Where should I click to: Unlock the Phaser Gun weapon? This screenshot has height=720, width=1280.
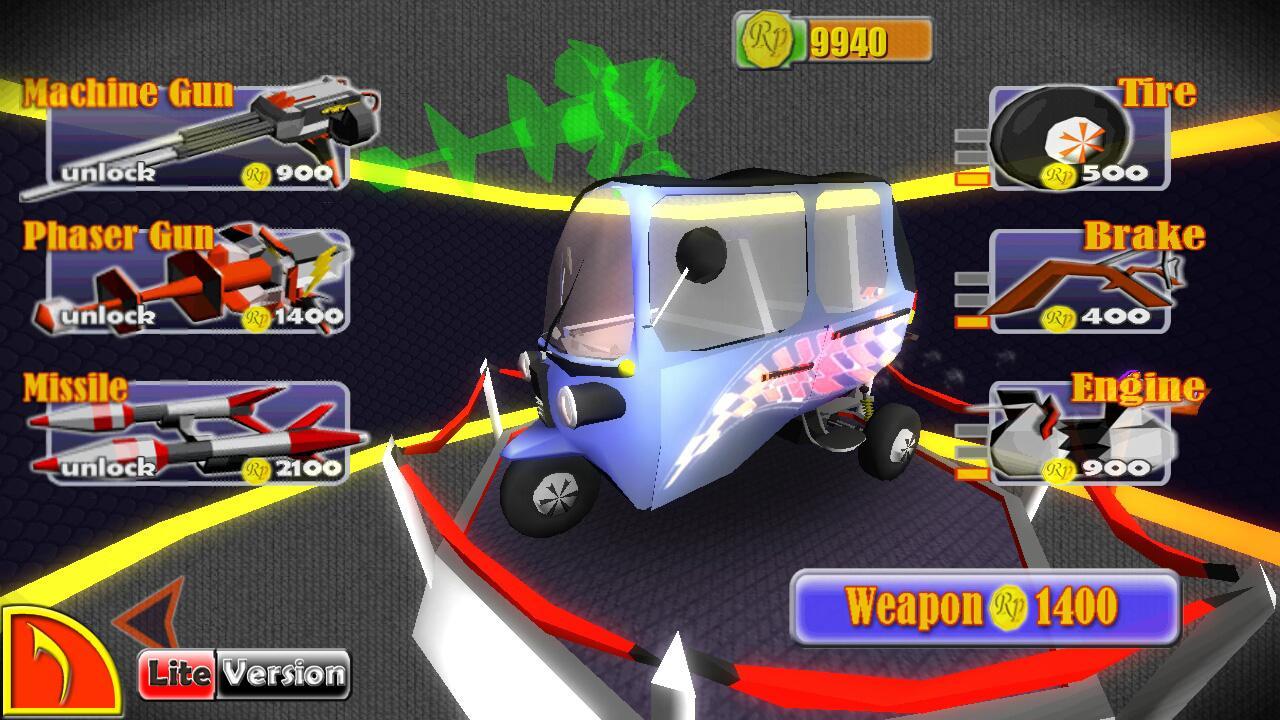click(198, 285)
